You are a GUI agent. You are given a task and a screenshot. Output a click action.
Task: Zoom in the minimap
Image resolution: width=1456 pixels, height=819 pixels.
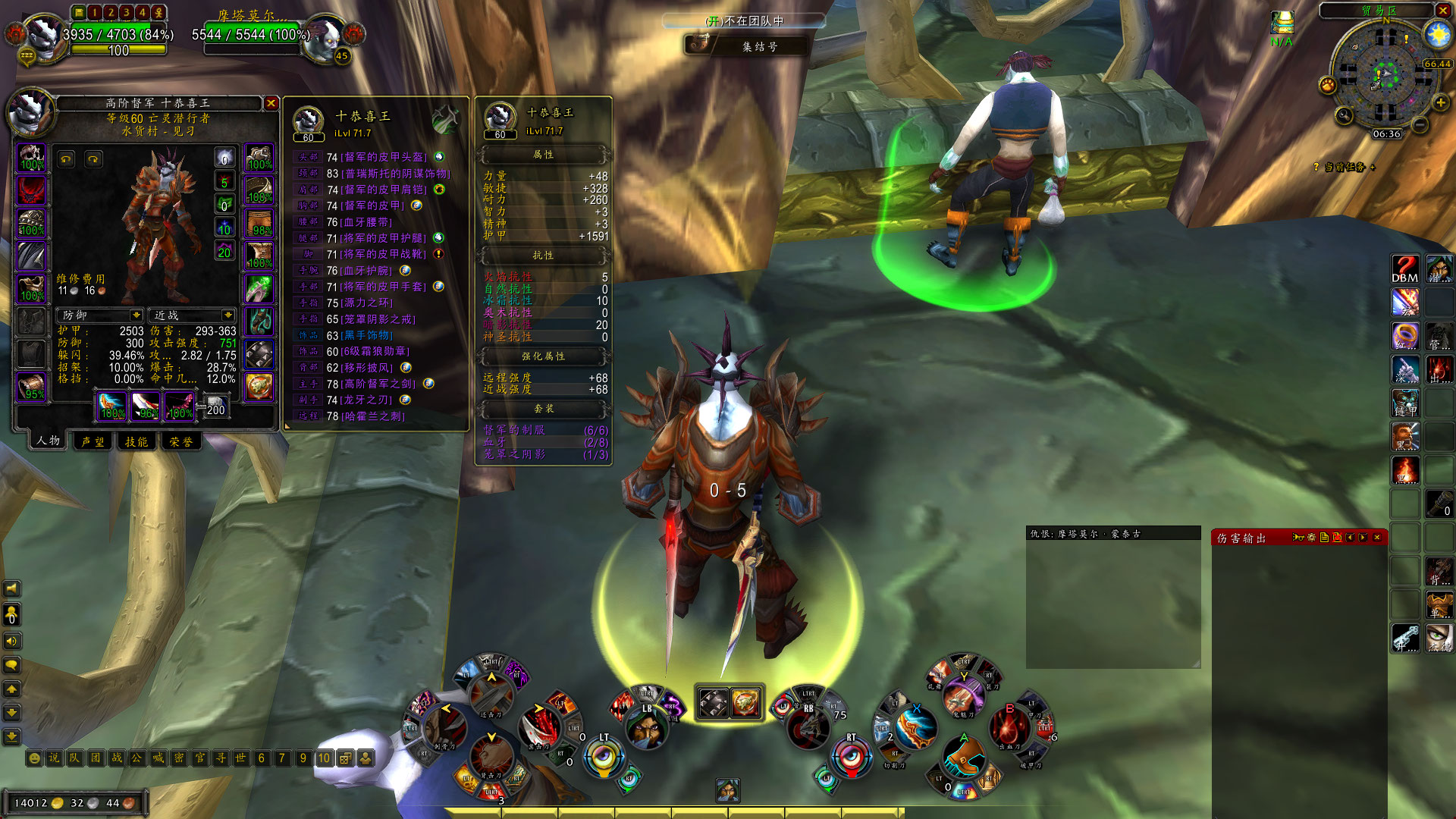pyautogui.click(x=1440, y=102)
